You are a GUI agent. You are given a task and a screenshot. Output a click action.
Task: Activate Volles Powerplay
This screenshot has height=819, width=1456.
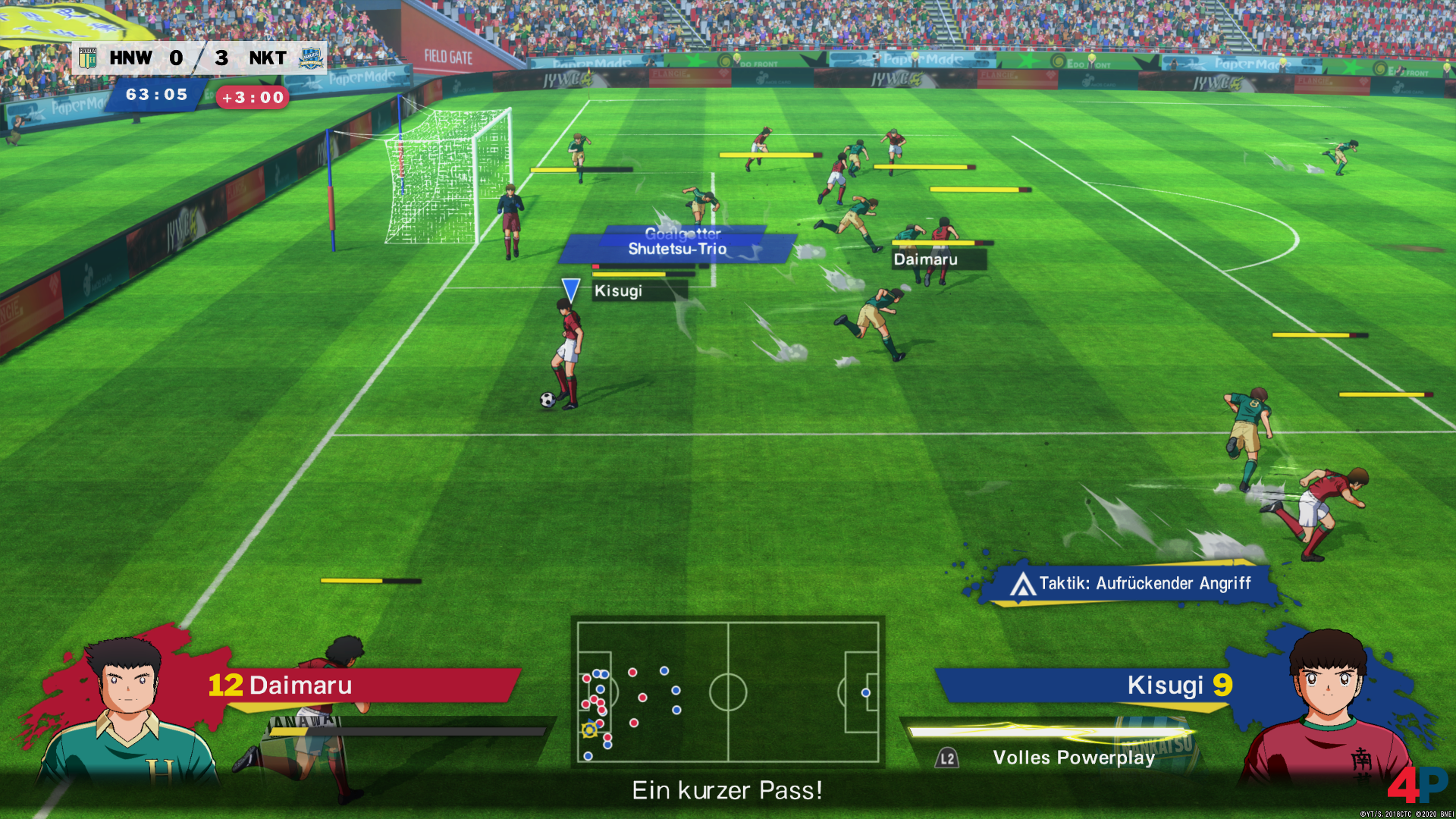1073,758
